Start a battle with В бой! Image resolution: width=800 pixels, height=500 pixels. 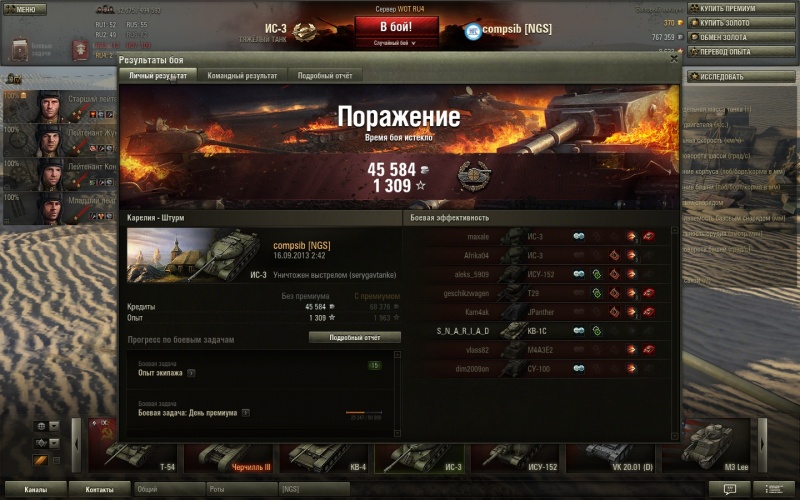[x=397, y=27]
